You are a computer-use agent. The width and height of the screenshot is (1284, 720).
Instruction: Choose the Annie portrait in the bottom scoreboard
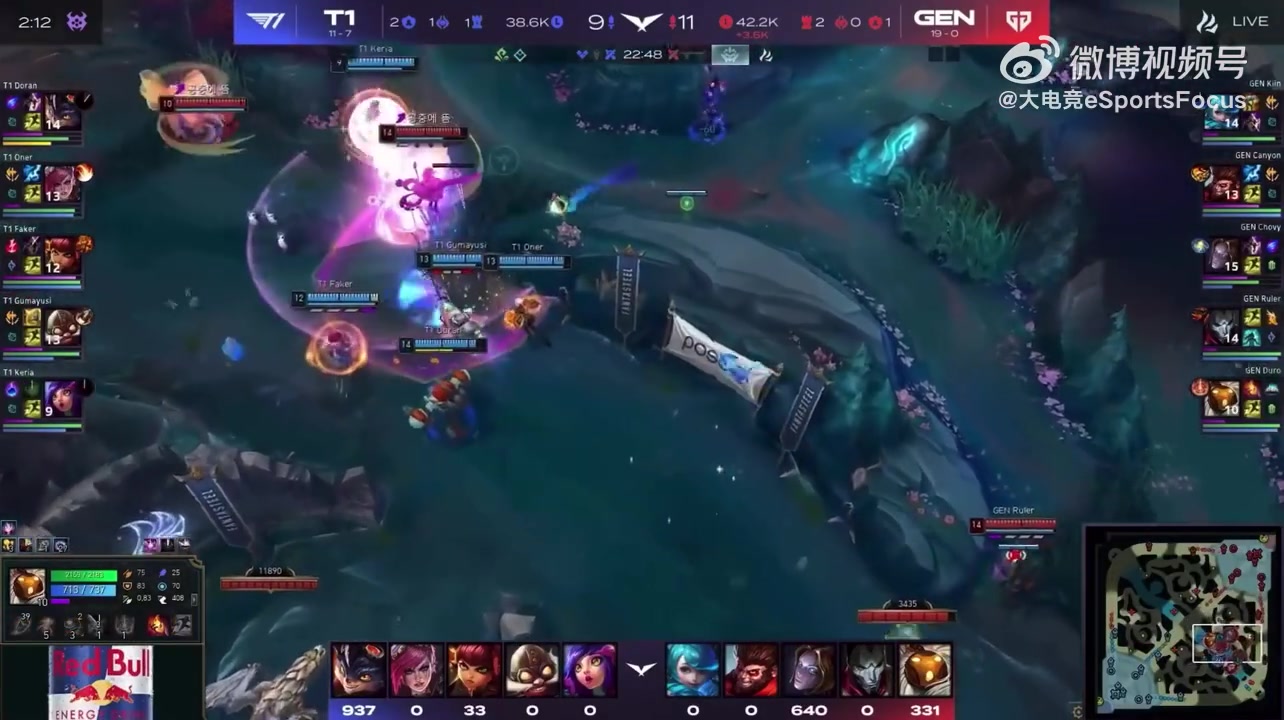click(475, 670)
